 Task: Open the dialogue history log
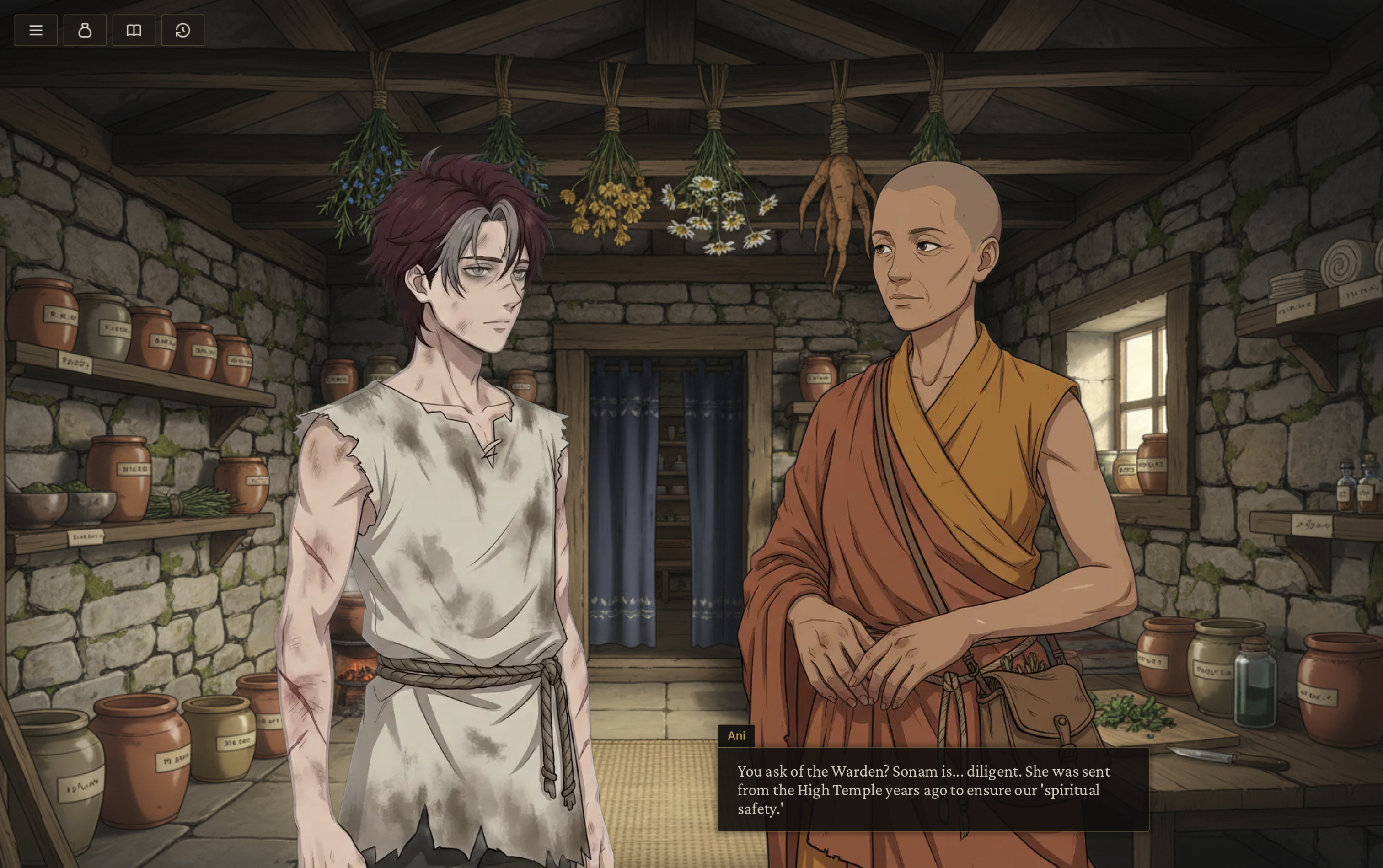(182, 30)
